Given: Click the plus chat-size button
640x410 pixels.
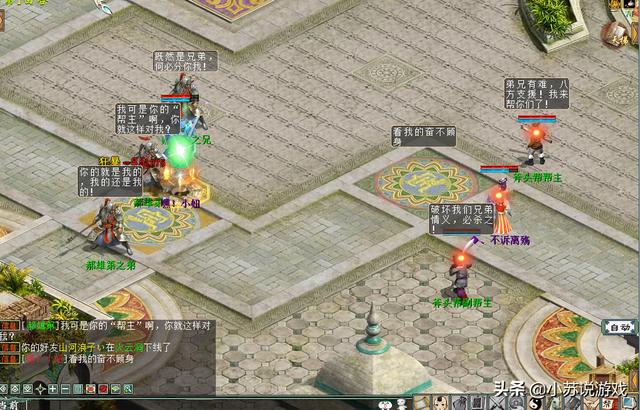Looking at the screenshot, I should click(53, 389).
